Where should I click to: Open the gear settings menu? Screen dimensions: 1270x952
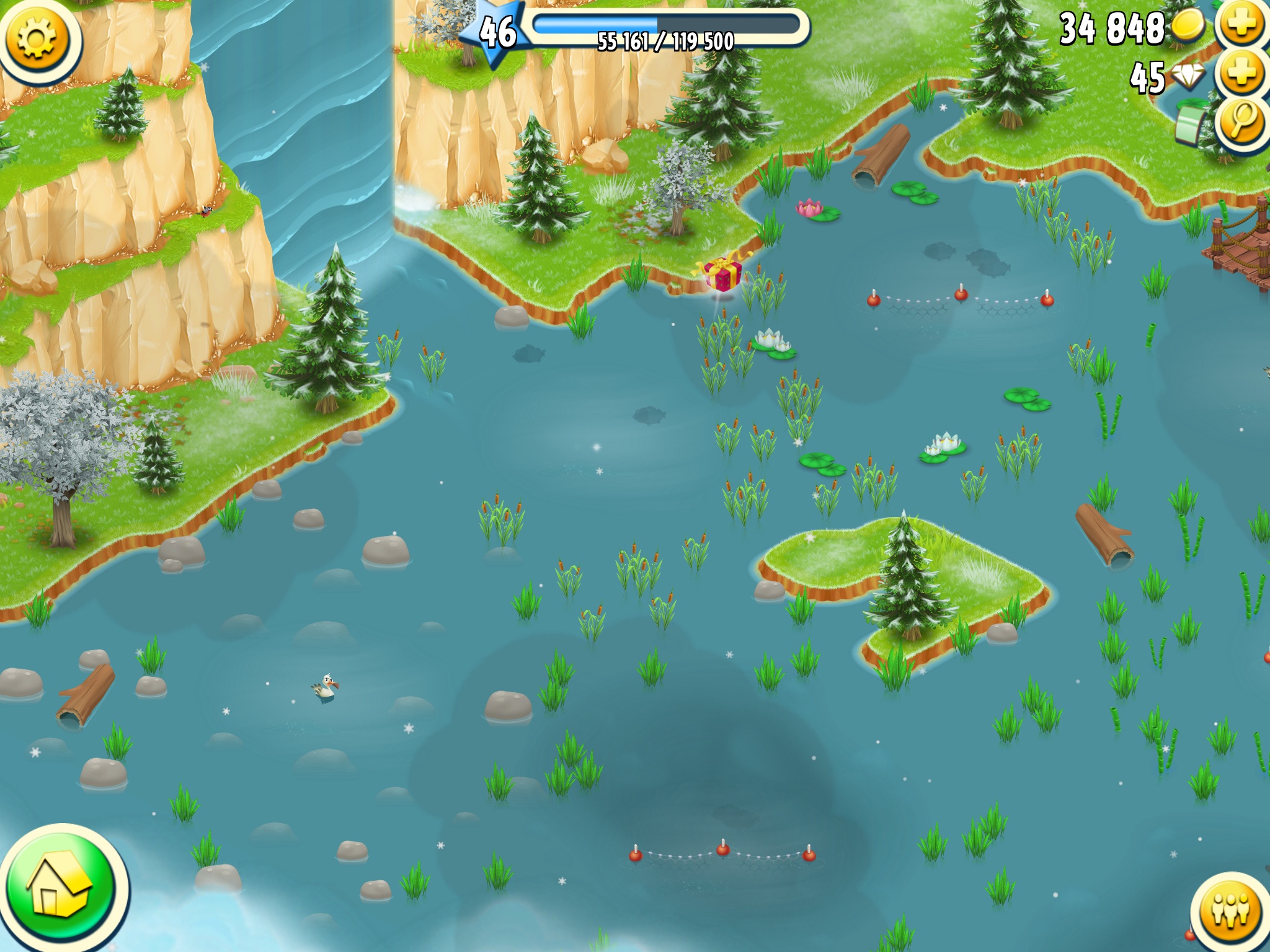coord(37,38)
